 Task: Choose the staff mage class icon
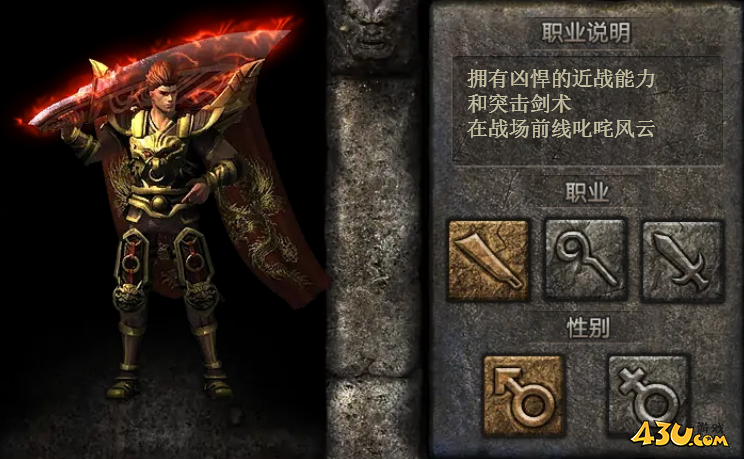(x=585, y=260)
